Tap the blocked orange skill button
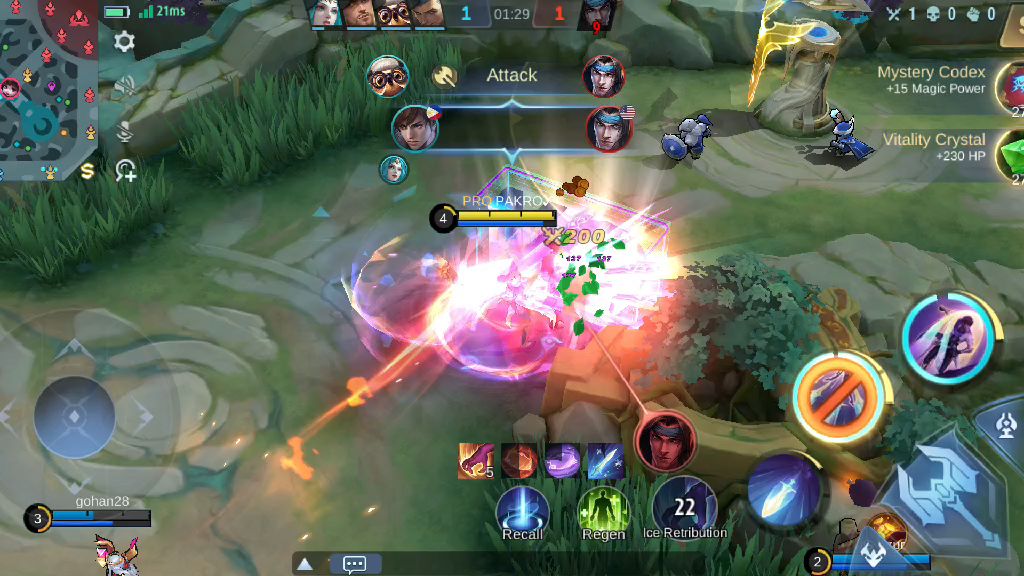This screenshot has width=1024, height=576. (838, 397)
